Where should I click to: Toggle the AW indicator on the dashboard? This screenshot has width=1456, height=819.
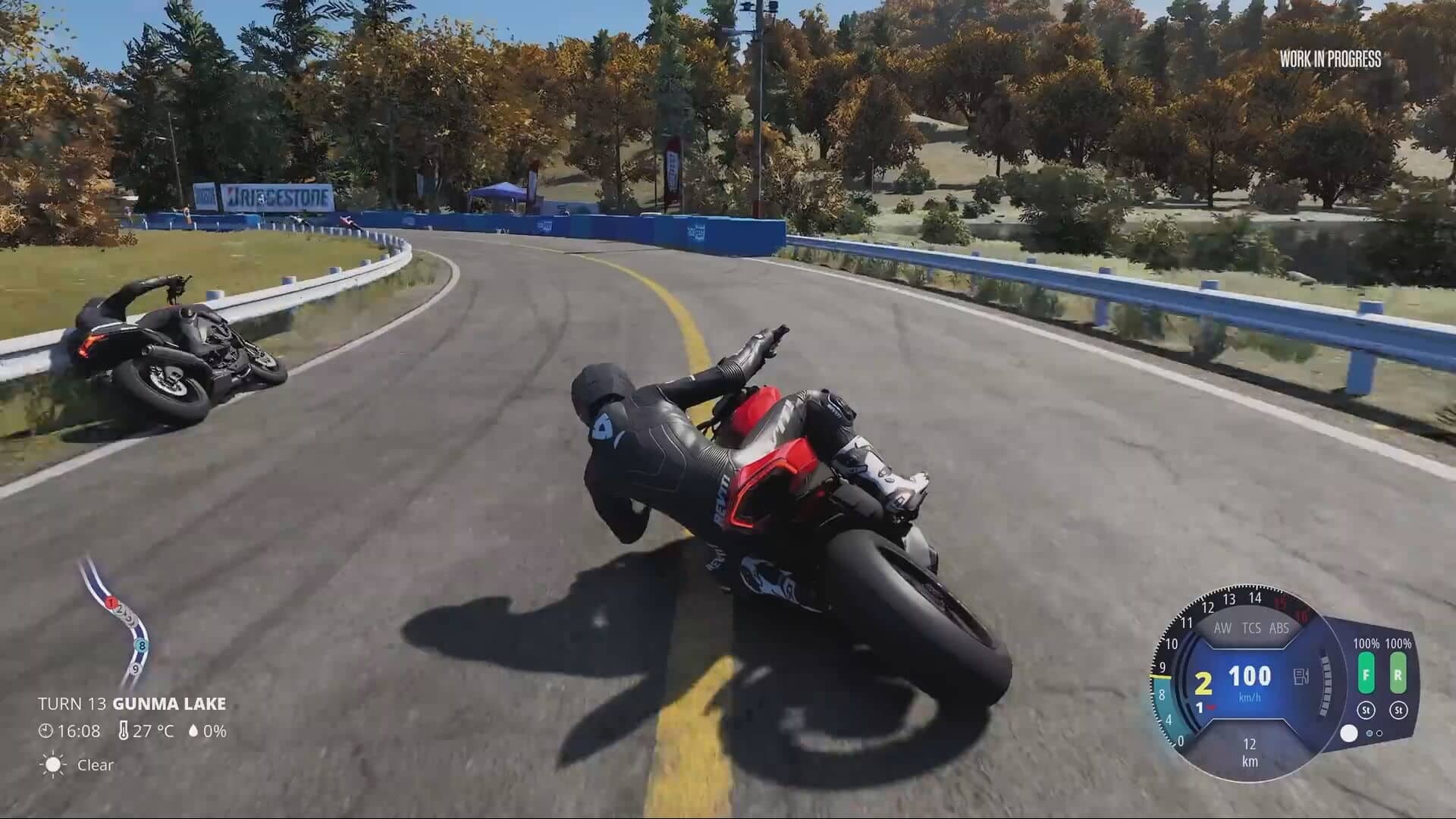click(x=1223, y=628)
